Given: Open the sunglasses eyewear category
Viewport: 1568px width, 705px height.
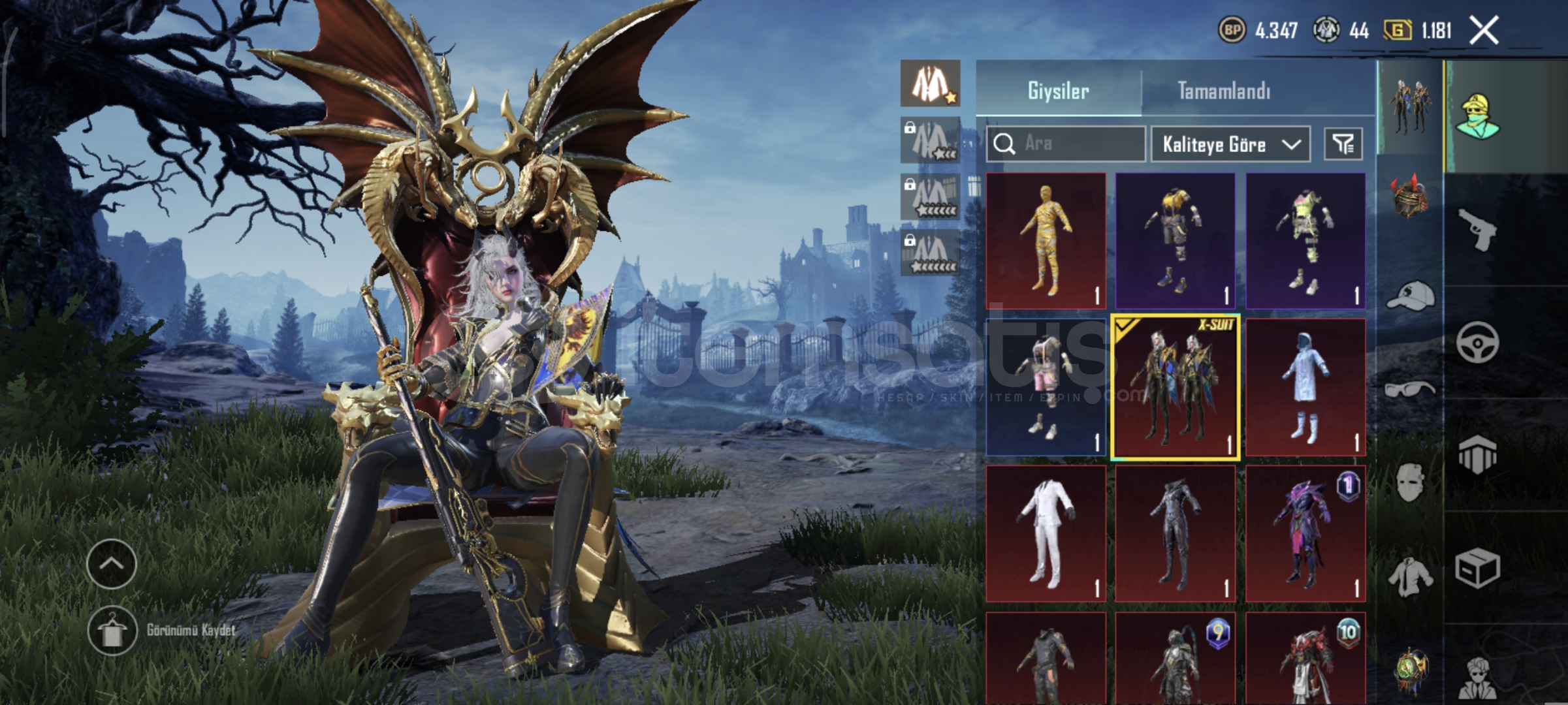Looking at the screenshot, I should 1410,390.
